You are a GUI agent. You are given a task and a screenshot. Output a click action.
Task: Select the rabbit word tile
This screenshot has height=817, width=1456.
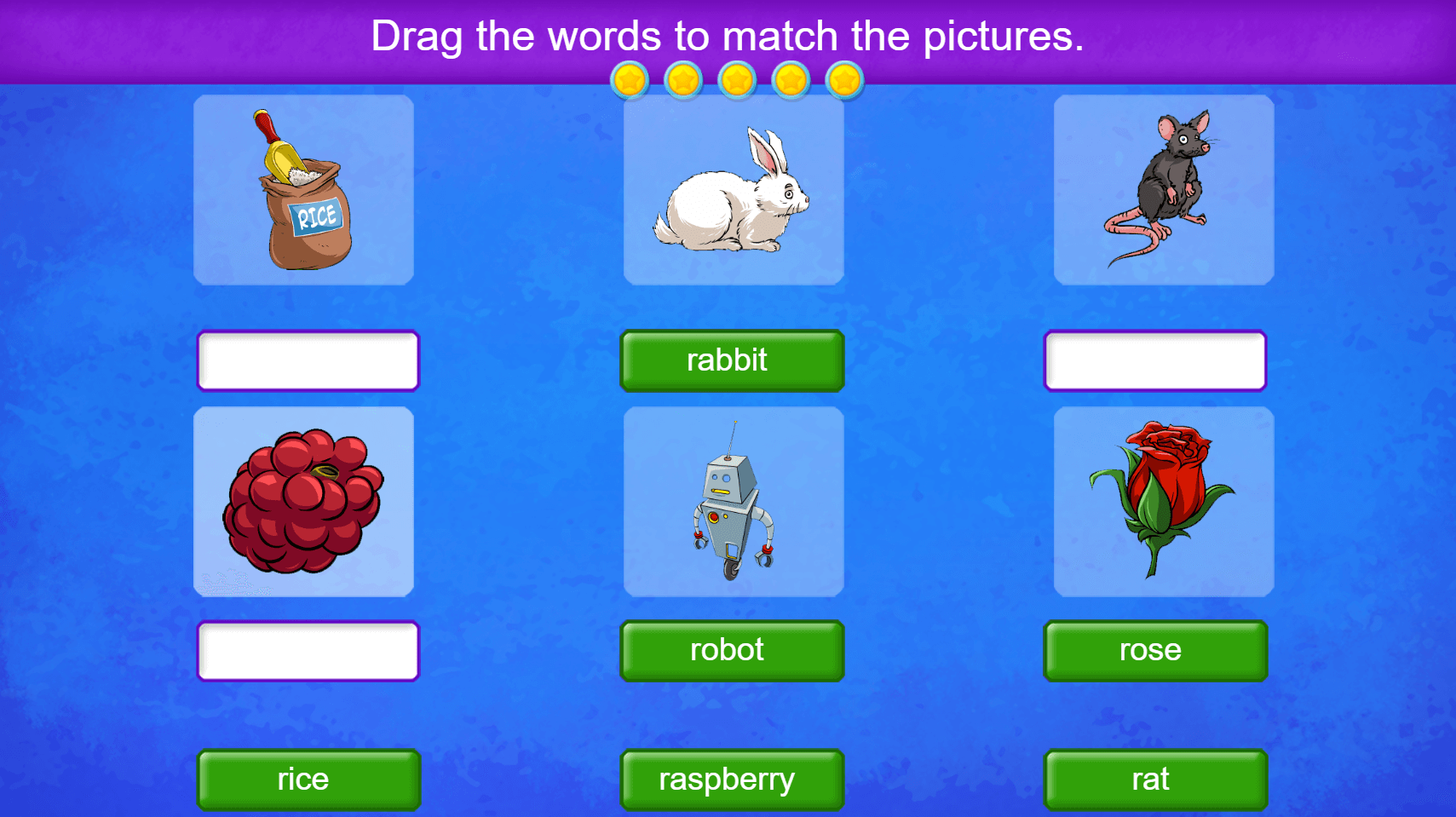pyautogui.click(x=731, y=360)
